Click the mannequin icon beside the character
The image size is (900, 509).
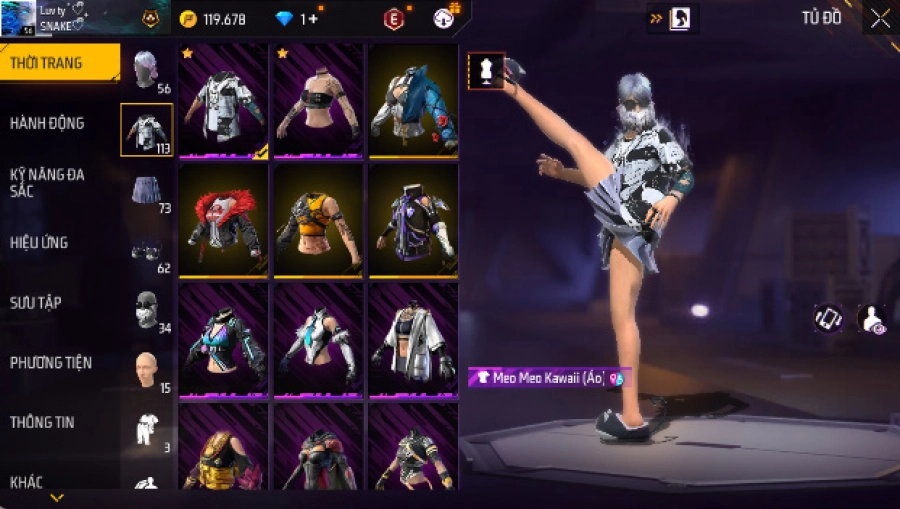pyautogui.click(x=486, y=71)
